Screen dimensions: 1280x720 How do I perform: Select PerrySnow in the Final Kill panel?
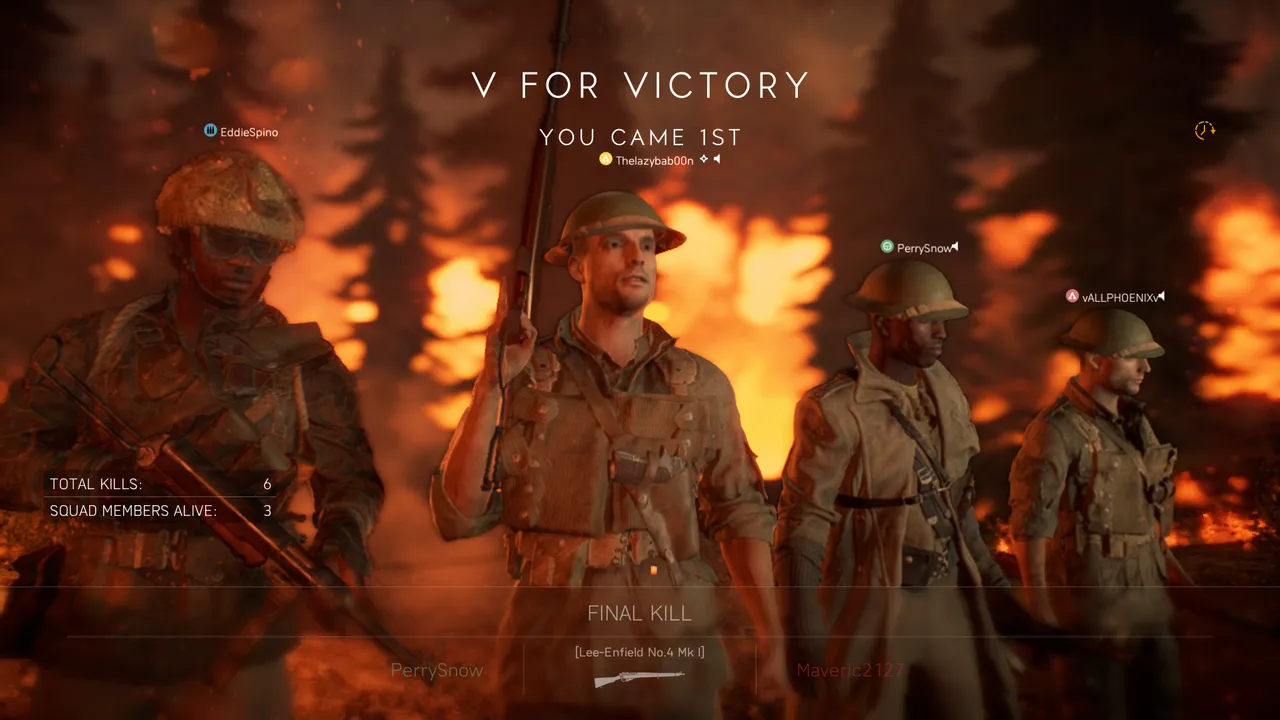pos(436,670)
